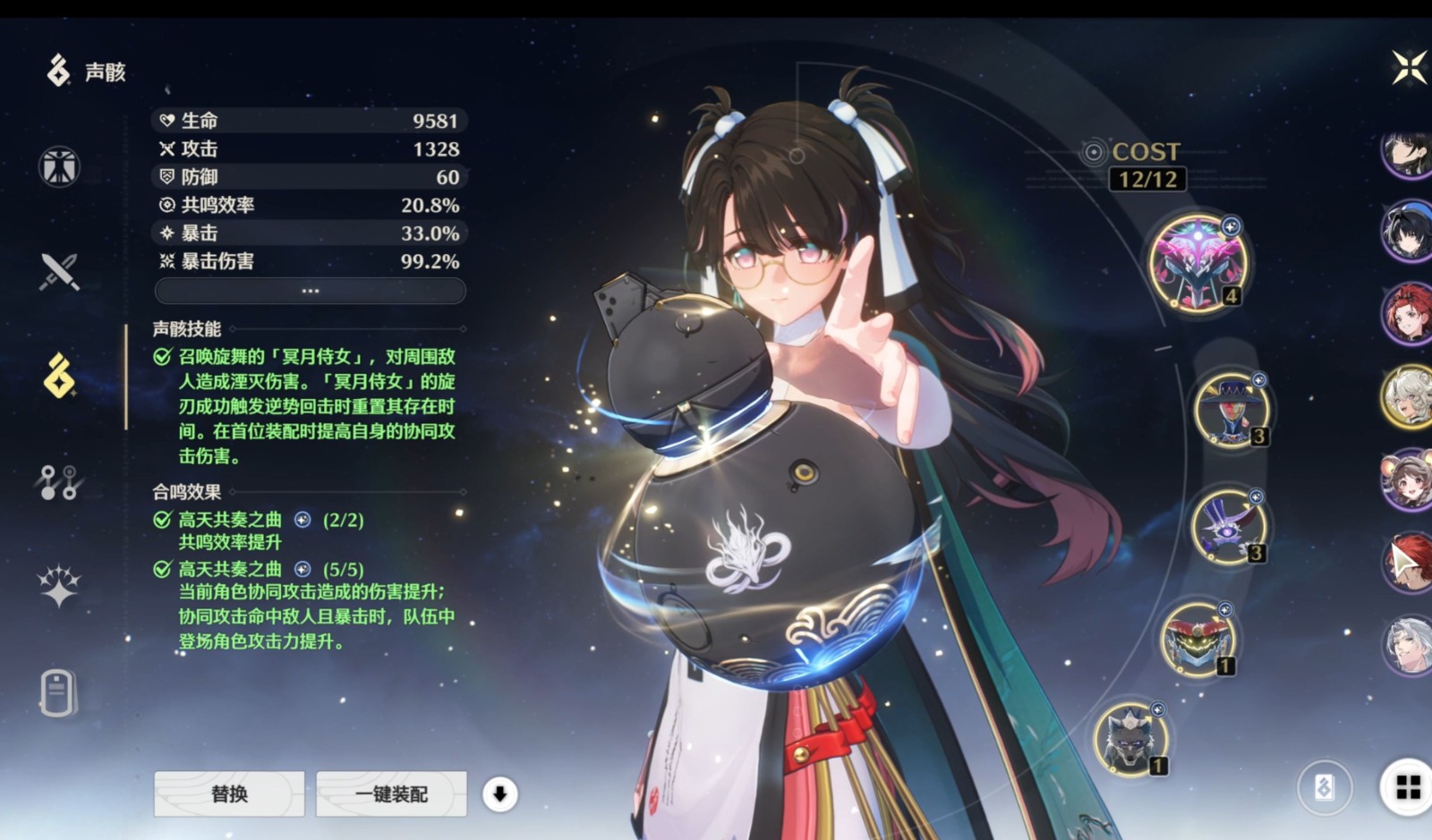
Task: Click the yellow echo emblem sidebar icon
Action: (x=57, y=378)
